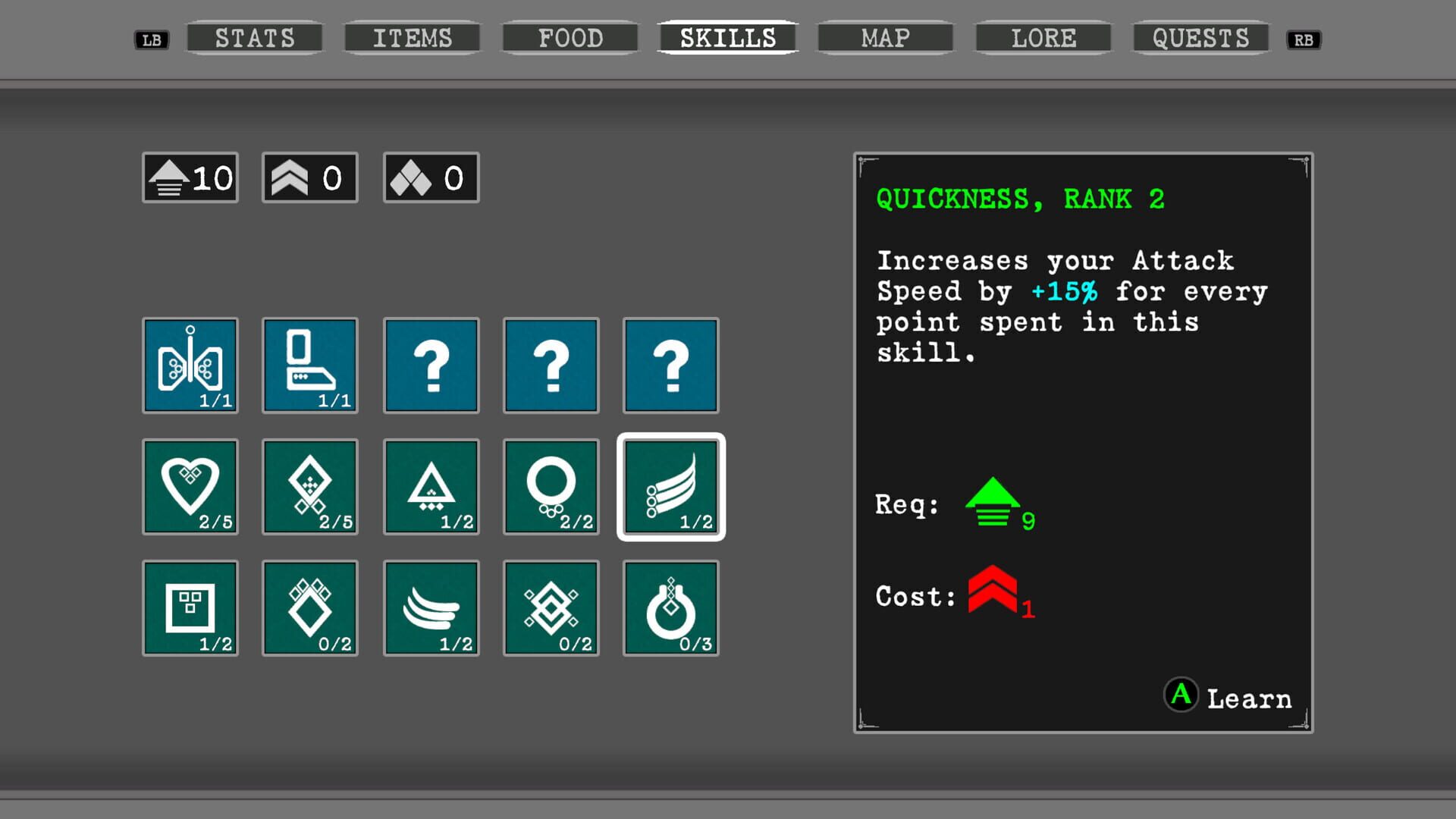Select the SKILLS tab

[728, 38]
